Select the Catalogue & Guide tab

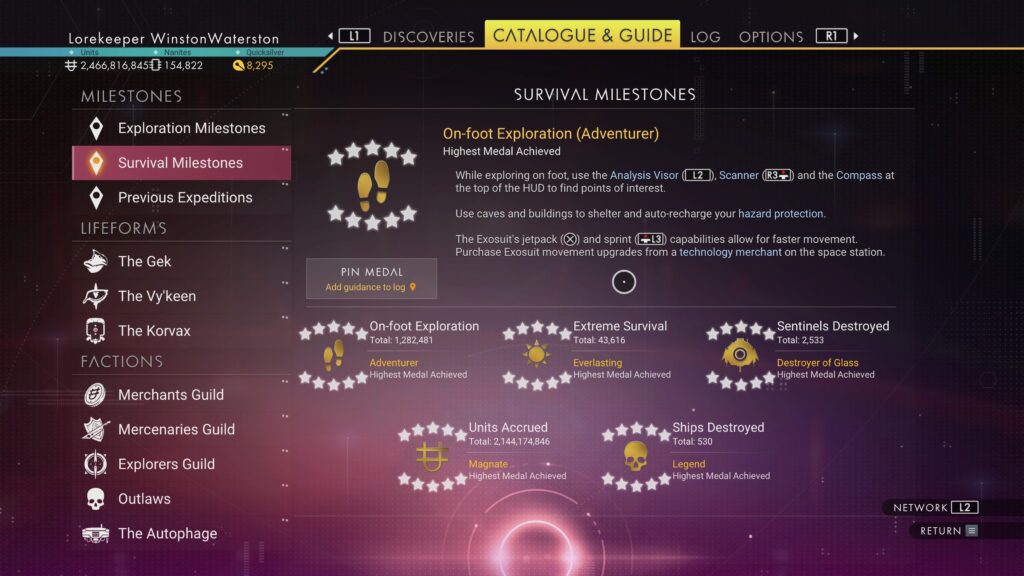pyautogui.click(x=582, y=35)
